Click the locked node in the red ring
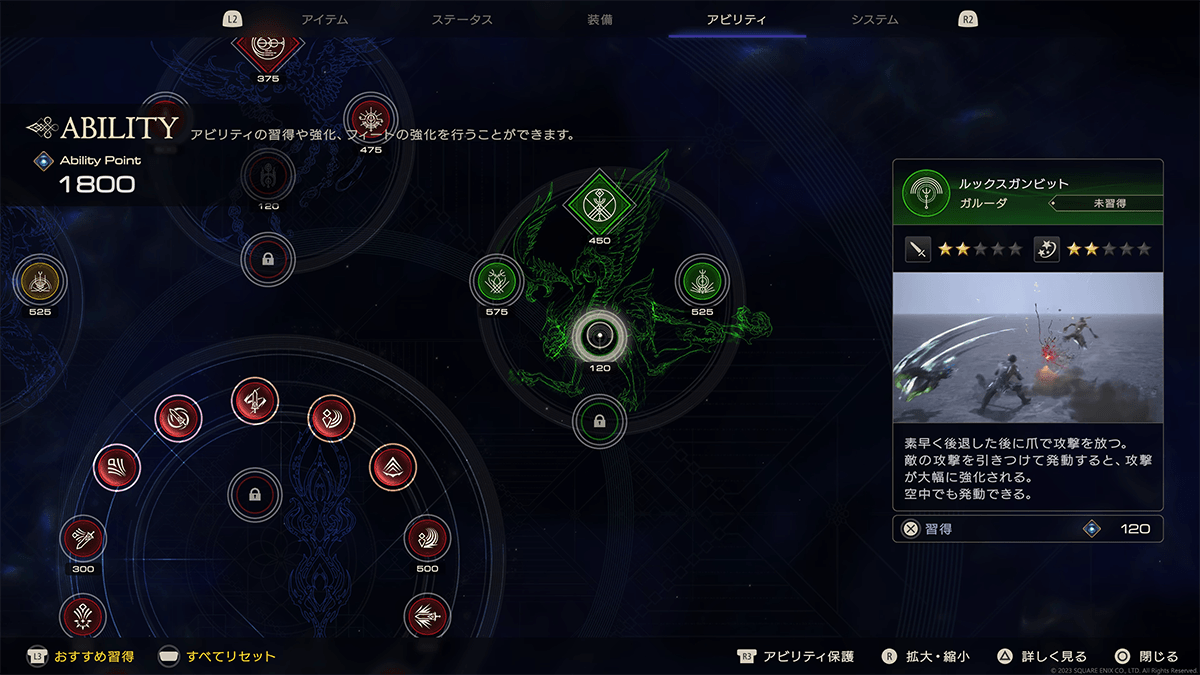The width and height of the screenshot is (1200, 675). [x=255, y=494]
